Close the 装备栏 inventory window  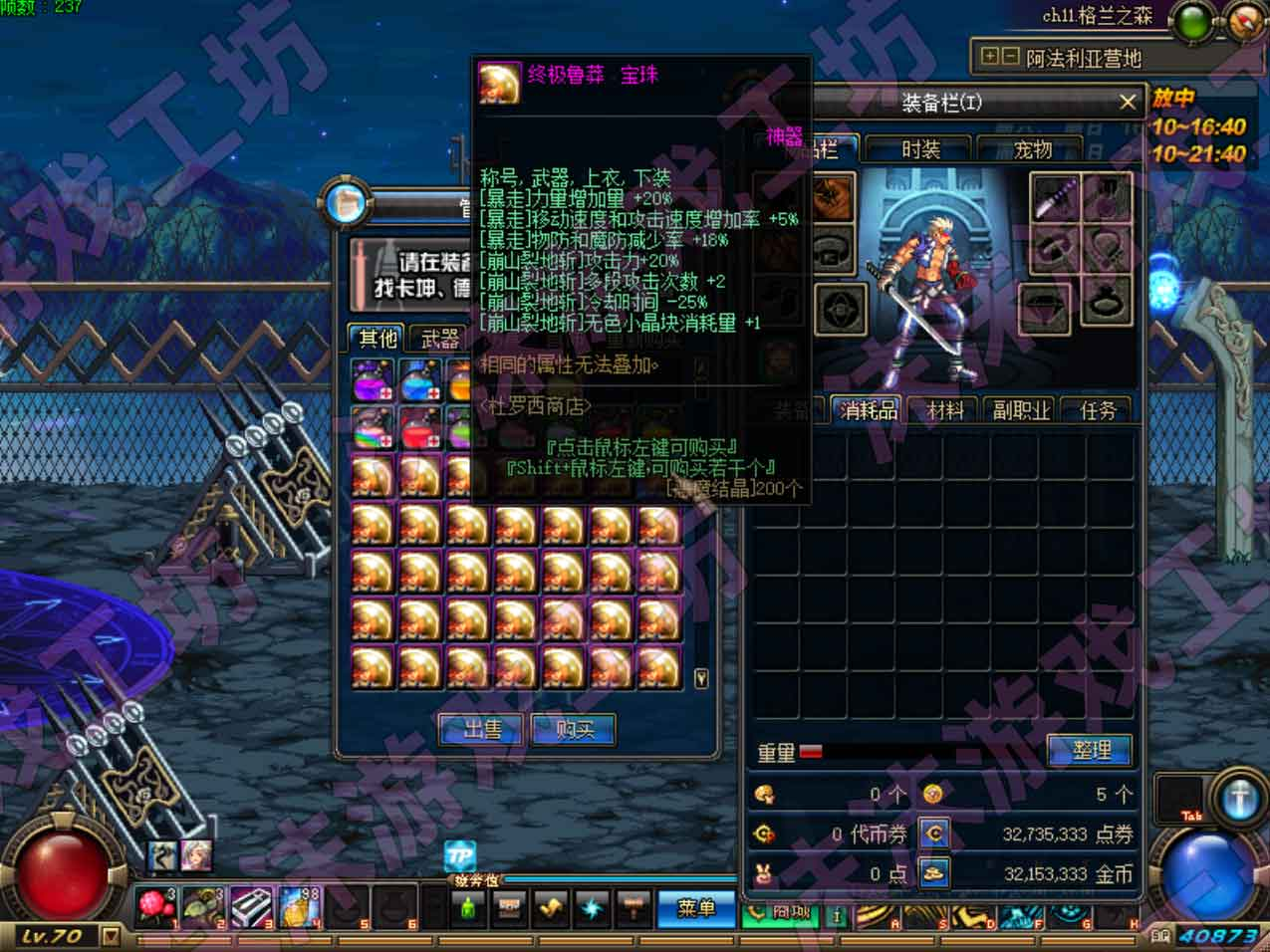point(1128,102)
